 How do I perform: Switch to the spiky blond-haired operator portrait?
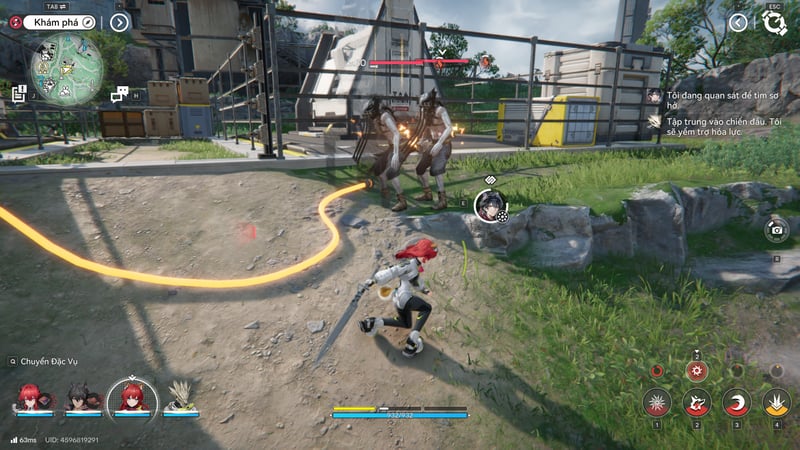[x=181, y=397]
